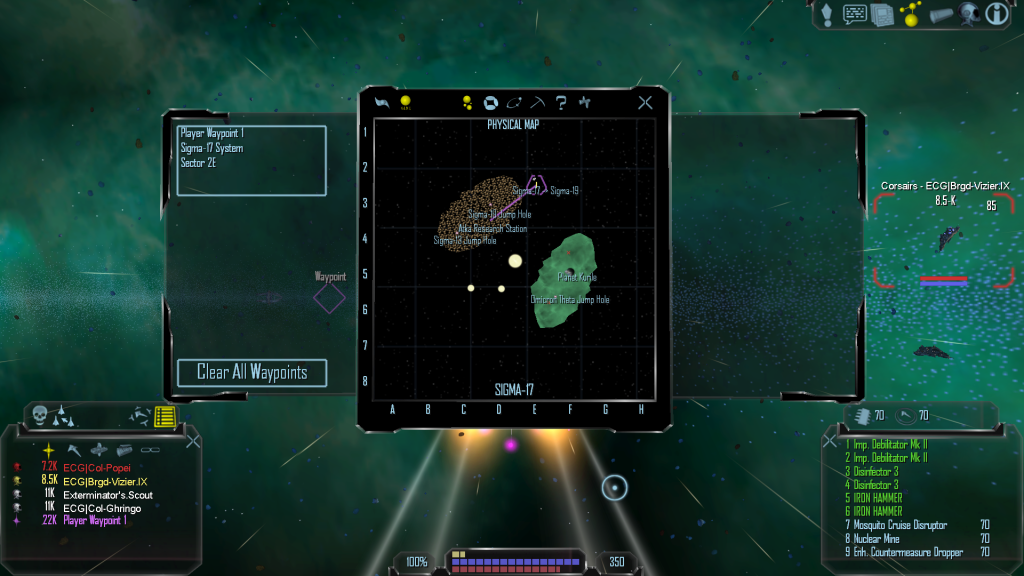Clear all waypoints from the list
The width and height of the screenshot is (1024, 576).
coord(252,373)
